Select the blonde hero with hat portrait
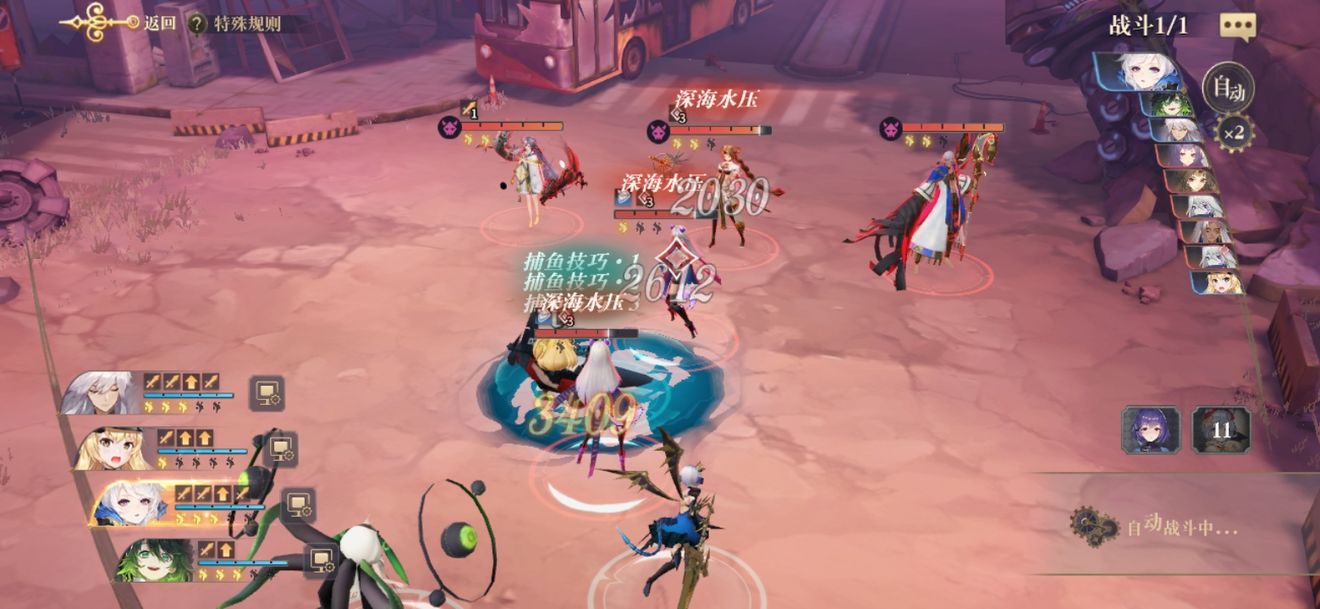 (x=112, y=447)
